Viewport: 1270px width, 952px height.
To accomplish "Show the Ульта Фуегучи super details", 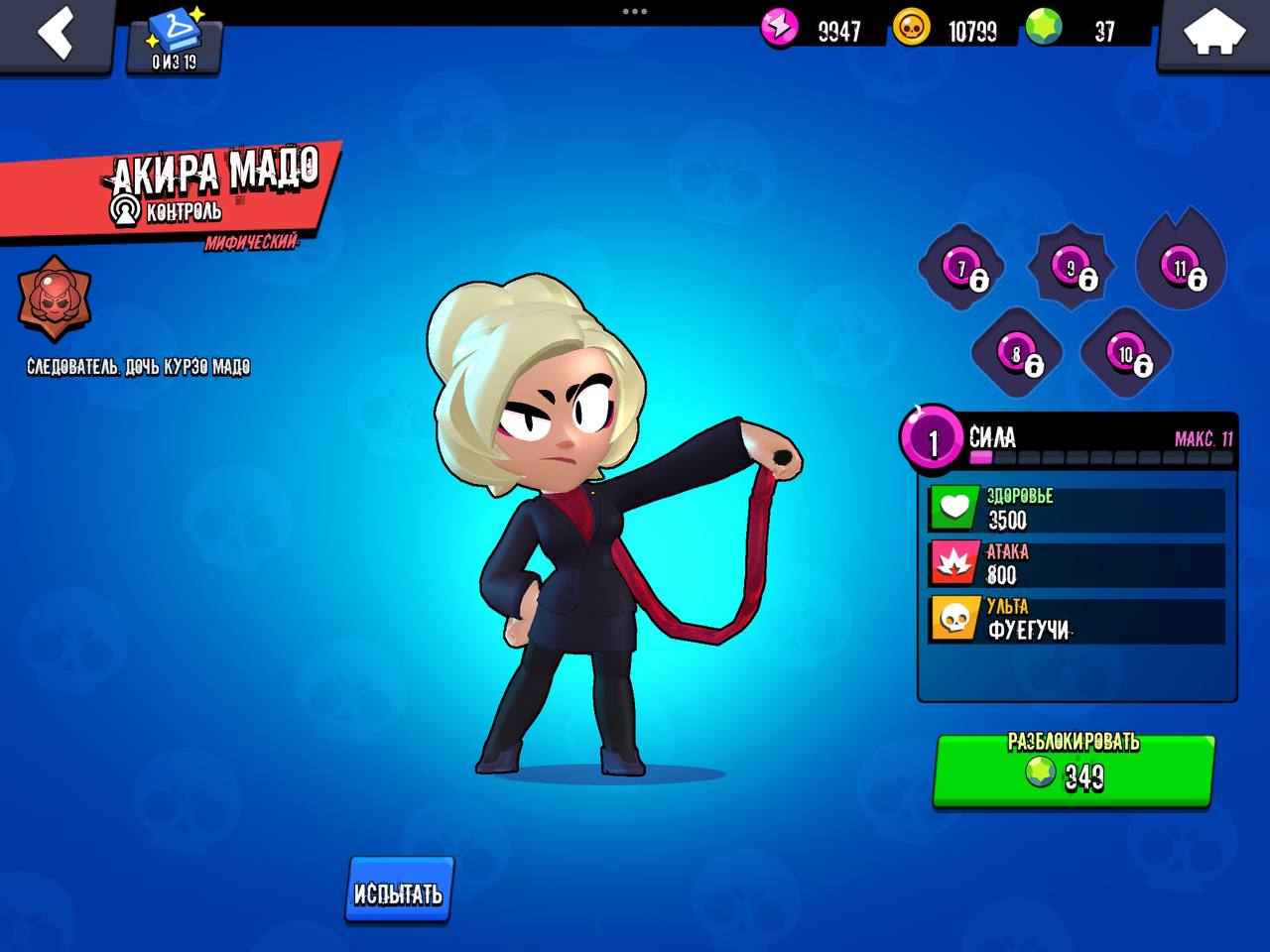I will [x=1077, y=619].
